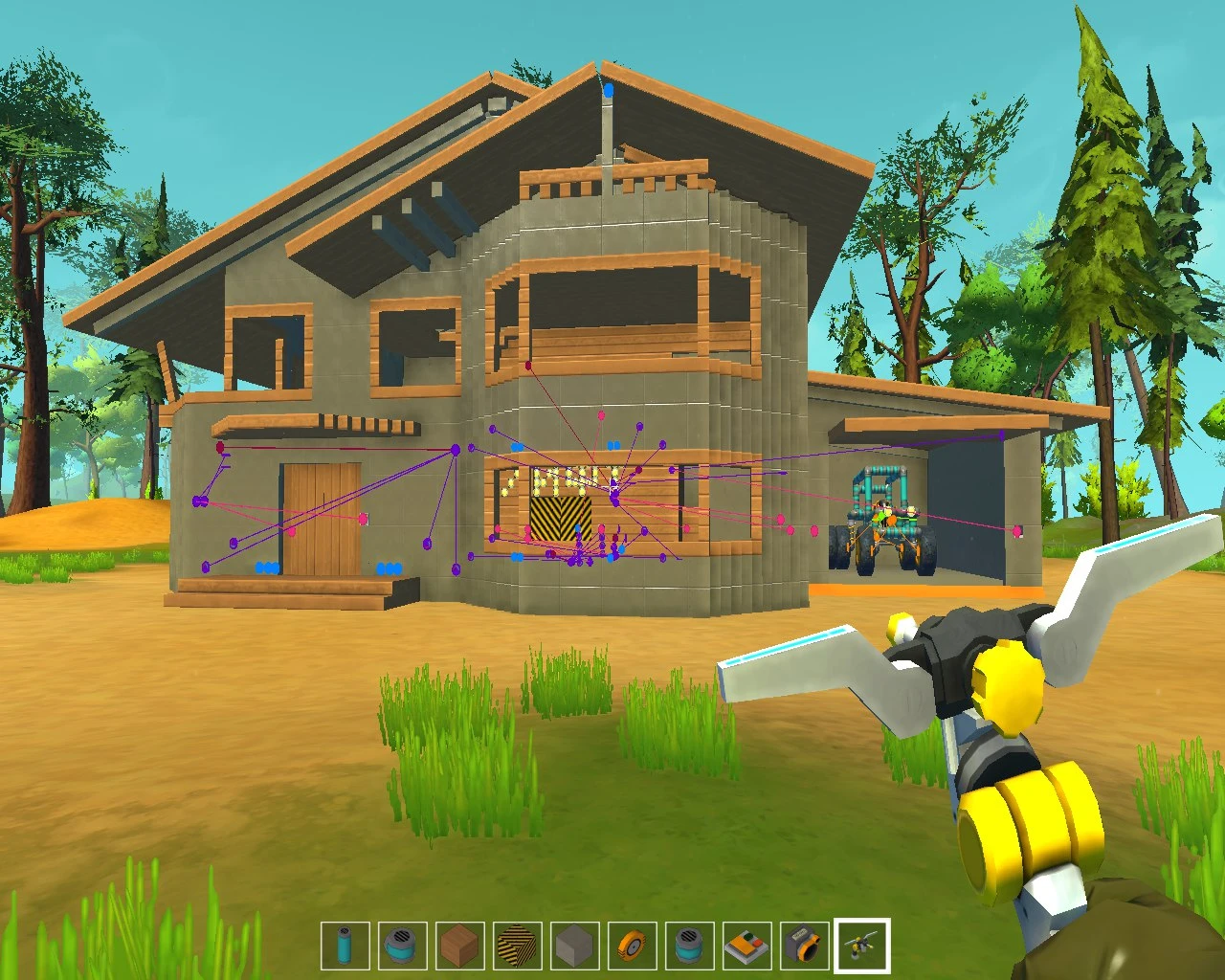This screenshot has height=980, width=1225.
Task: Click the paired blue dots left of the entrance door
Action: pos(265,566)
